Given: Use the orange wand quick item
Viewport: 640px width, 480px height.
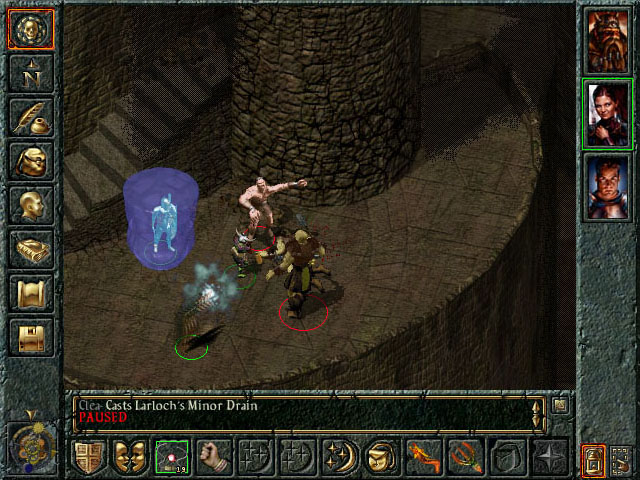Looking at the screenshot, I should (x=423, y=457).
